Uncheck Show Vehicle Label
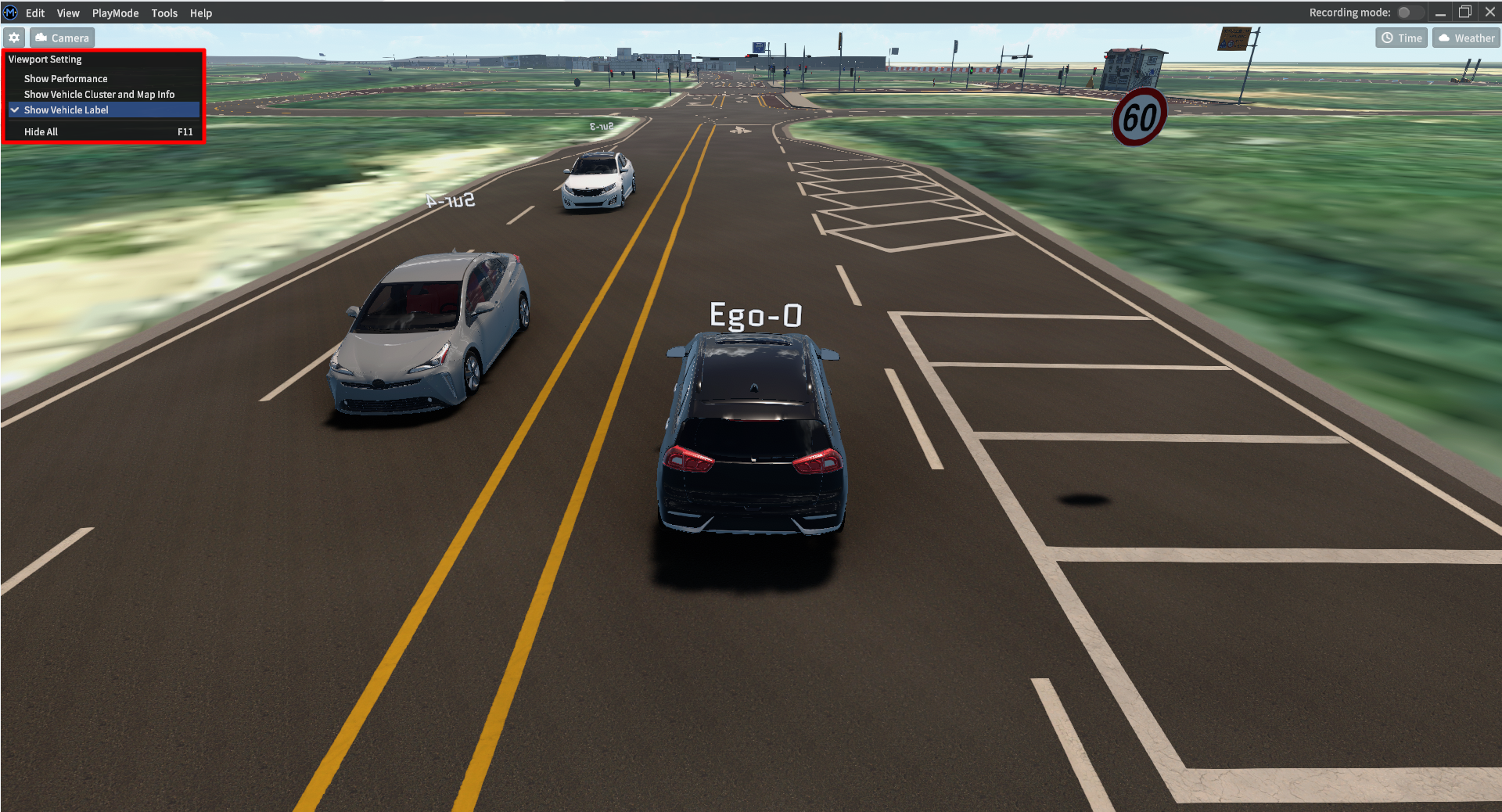This screenshot has width=1502, height=812. point(66,110)
